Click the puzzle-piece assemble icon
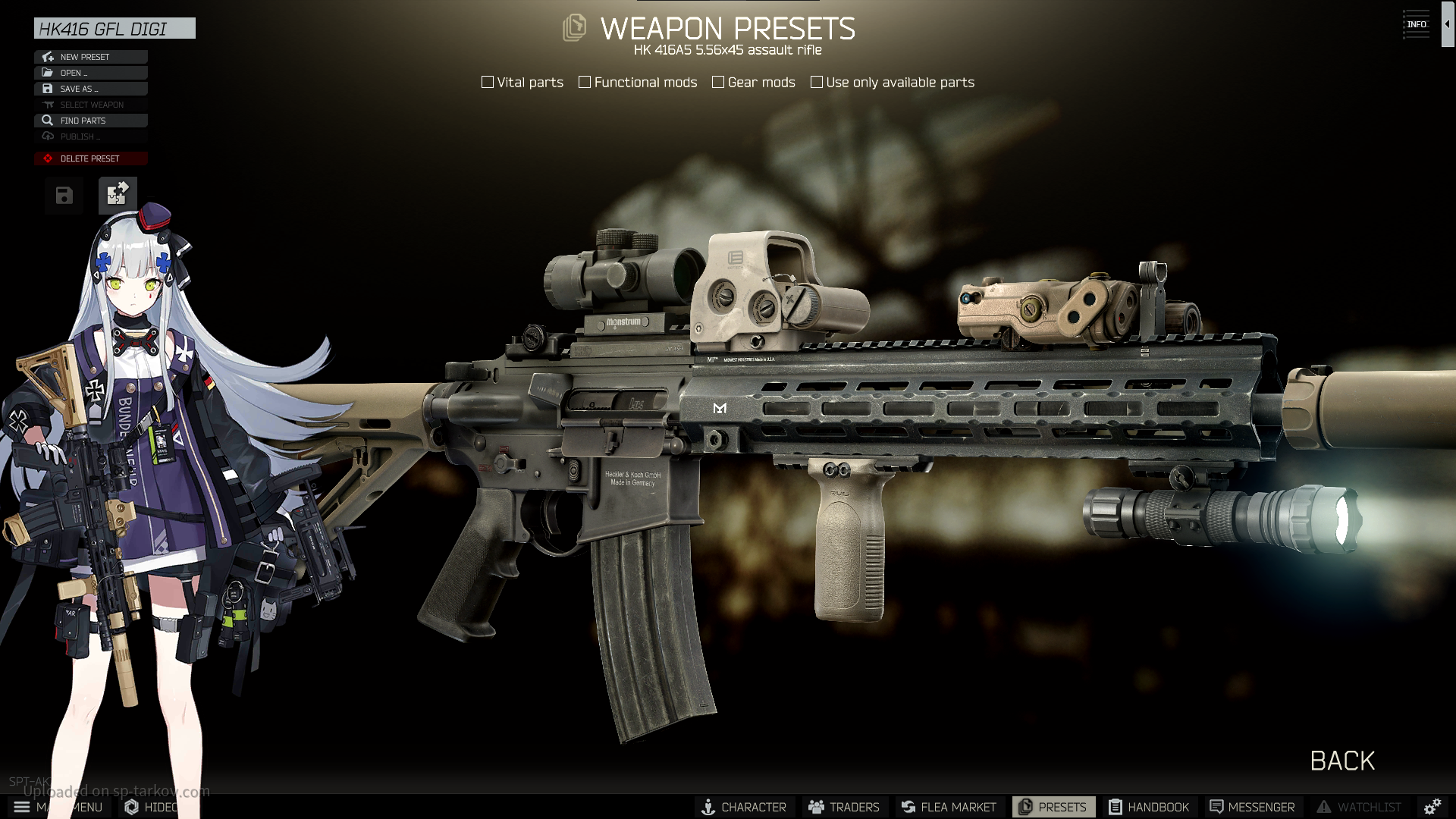Viewport: 1456px width, 819px height. pos(118,196)
